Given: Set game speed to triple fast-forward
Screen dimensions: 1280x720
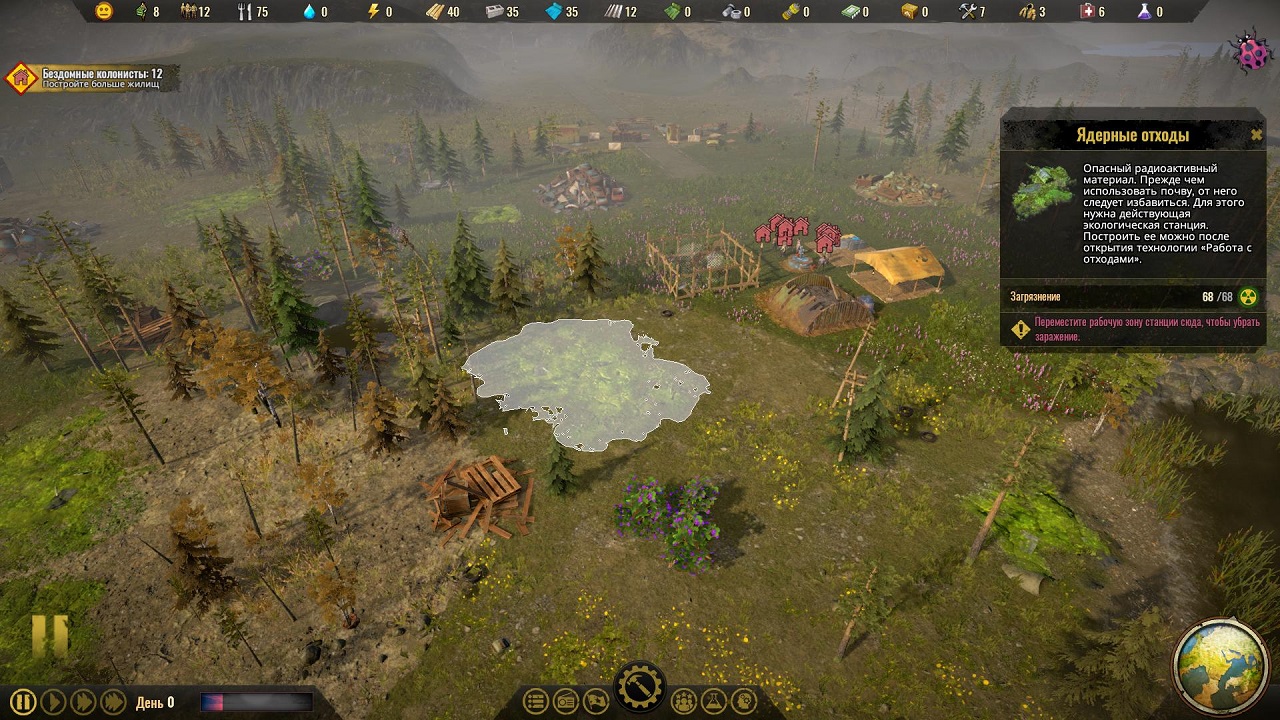Looking at the screenshot, I should click(113, 702).
